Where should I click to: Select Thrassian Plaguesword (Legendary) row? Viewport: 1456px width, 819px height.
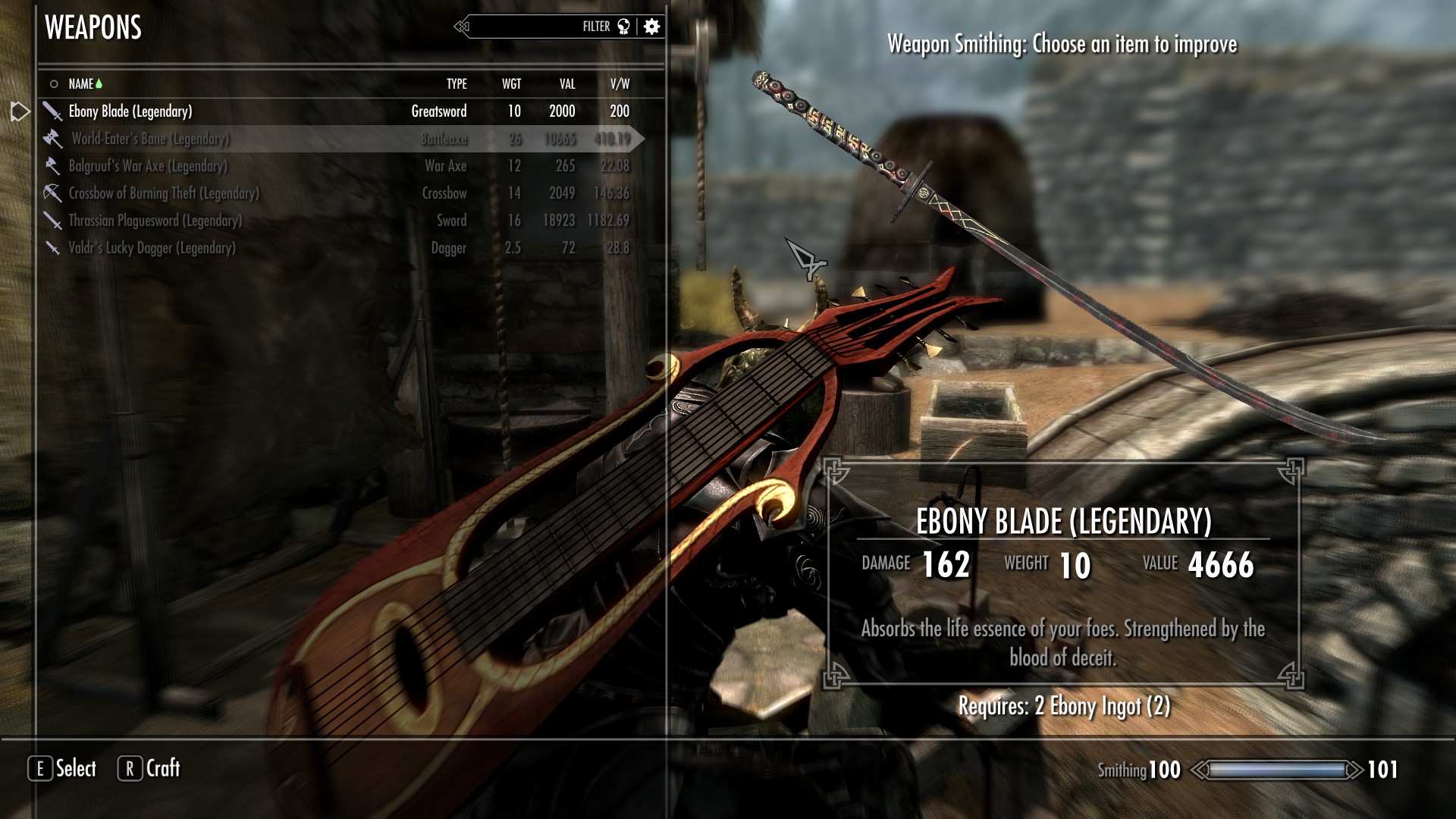click(x=155, y=221)
